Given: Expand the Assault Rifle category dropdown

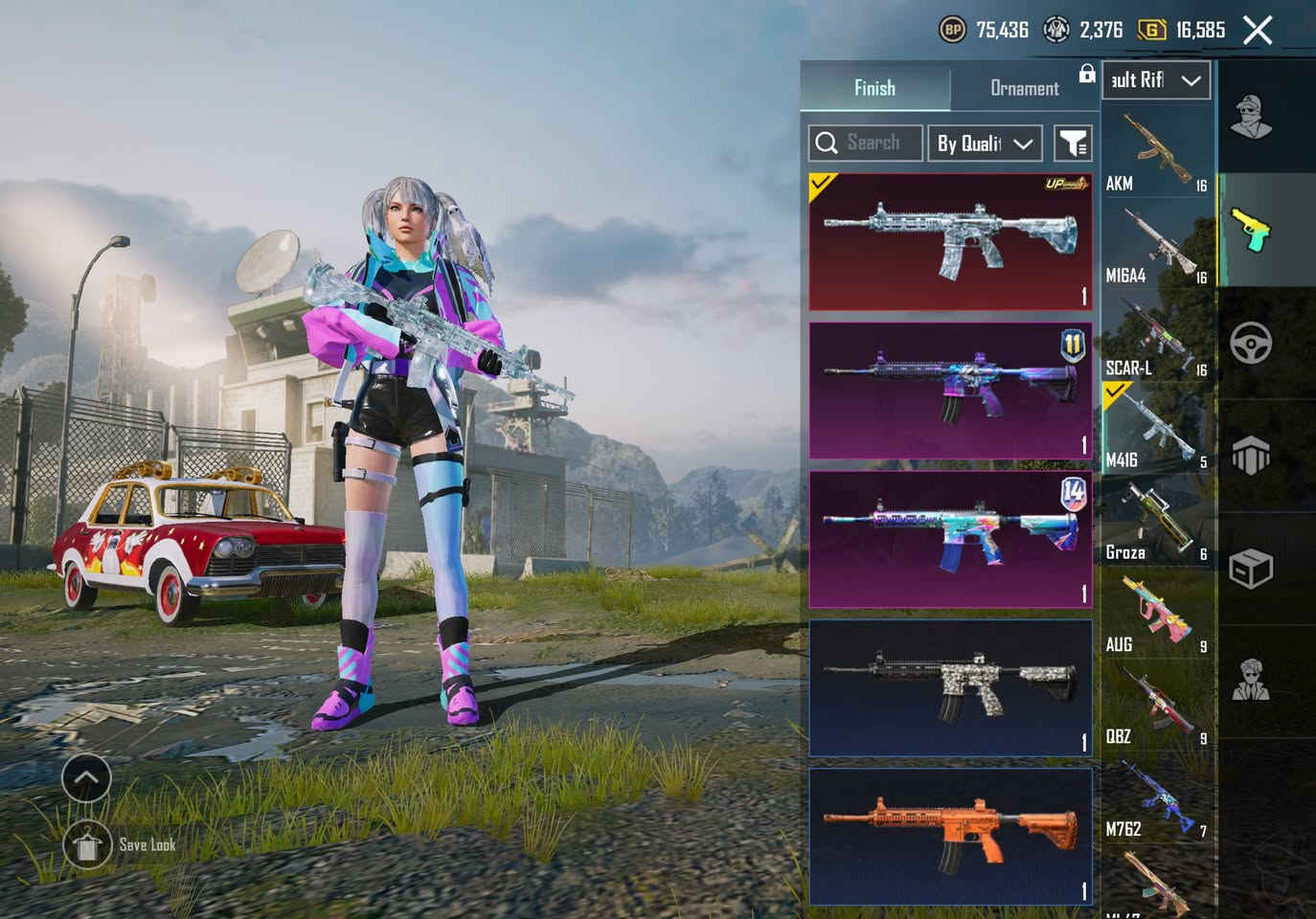Looking at the screenshot, I should point(1156,80).
